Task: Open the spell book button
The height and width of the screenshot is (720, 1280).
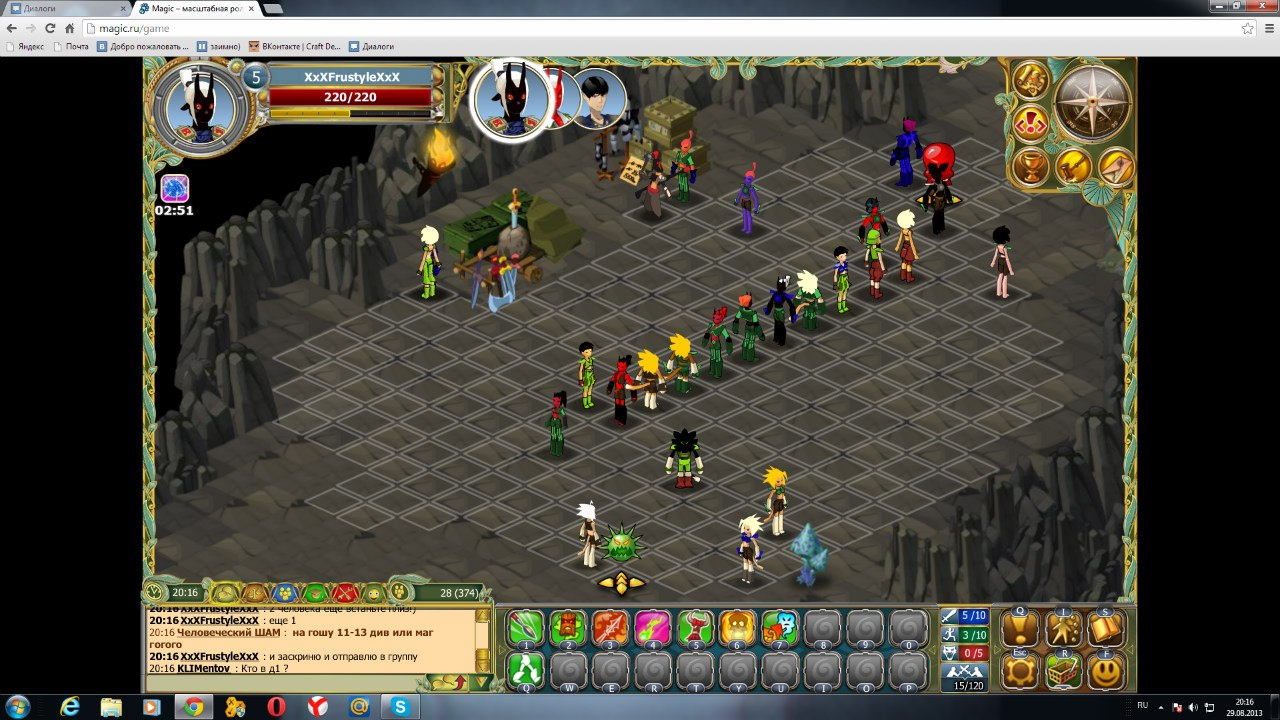Action: pyautogui.click(x=1106, y=629)
